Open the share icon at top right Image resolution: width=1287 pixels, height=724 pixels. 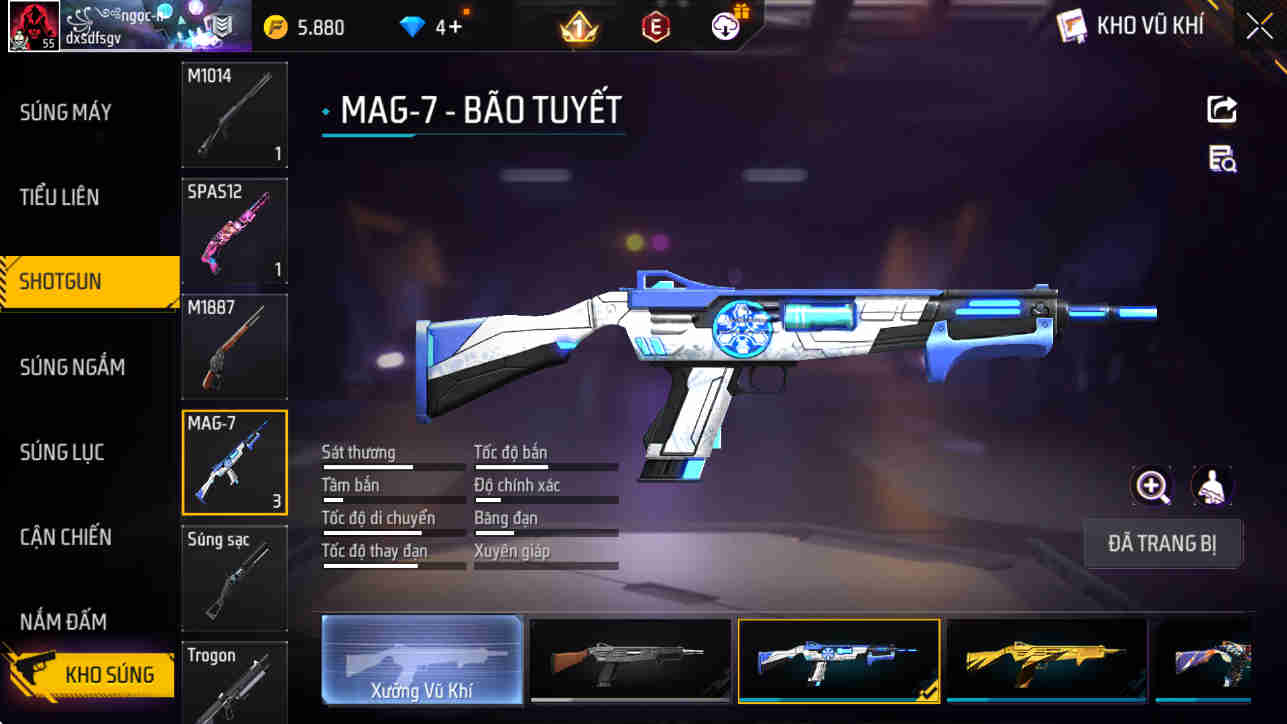click(1221, 109)
